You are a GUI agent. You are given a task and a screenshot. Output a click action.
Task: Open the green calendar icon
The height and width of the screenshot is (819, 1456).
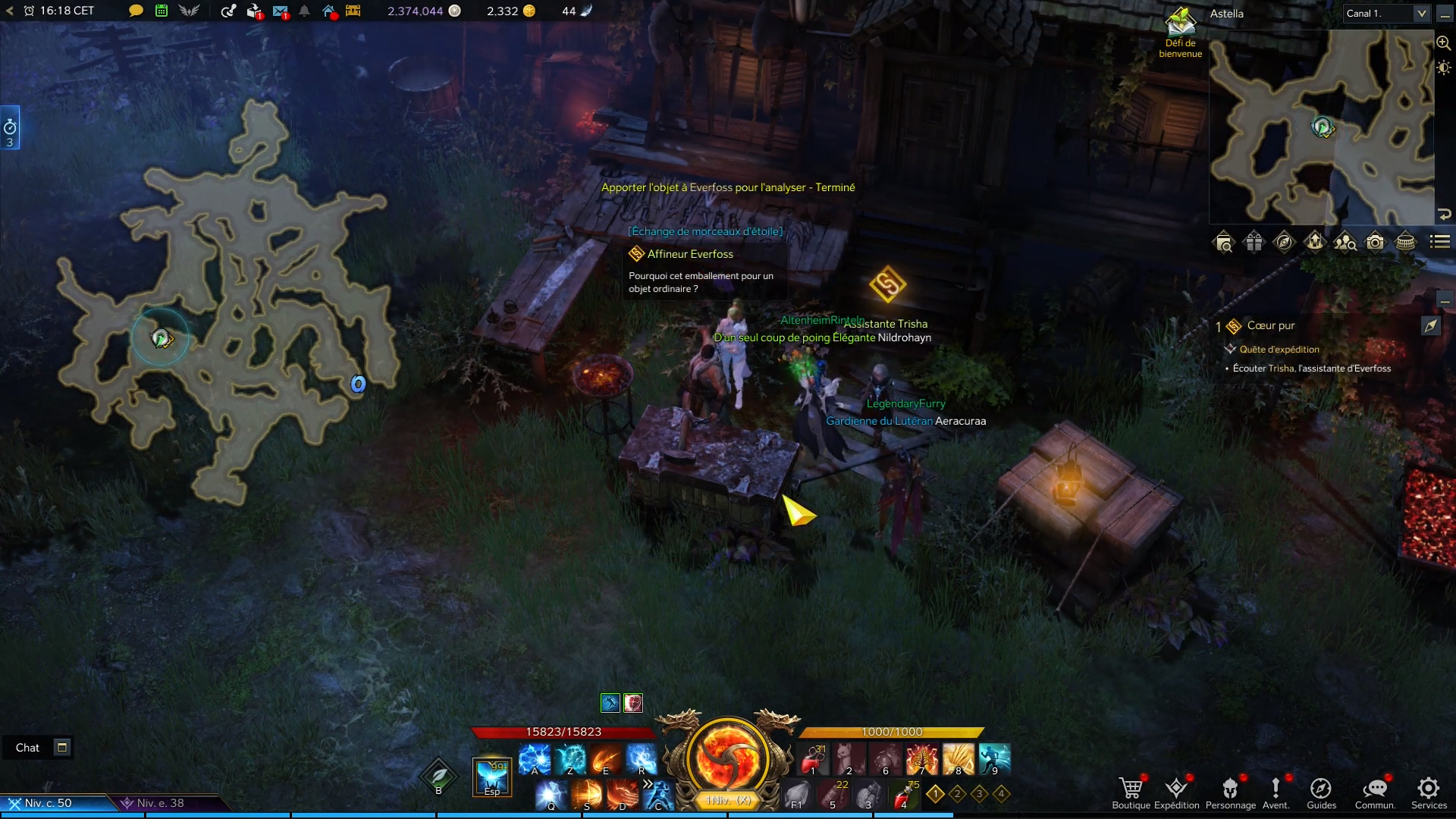[162, 11]
